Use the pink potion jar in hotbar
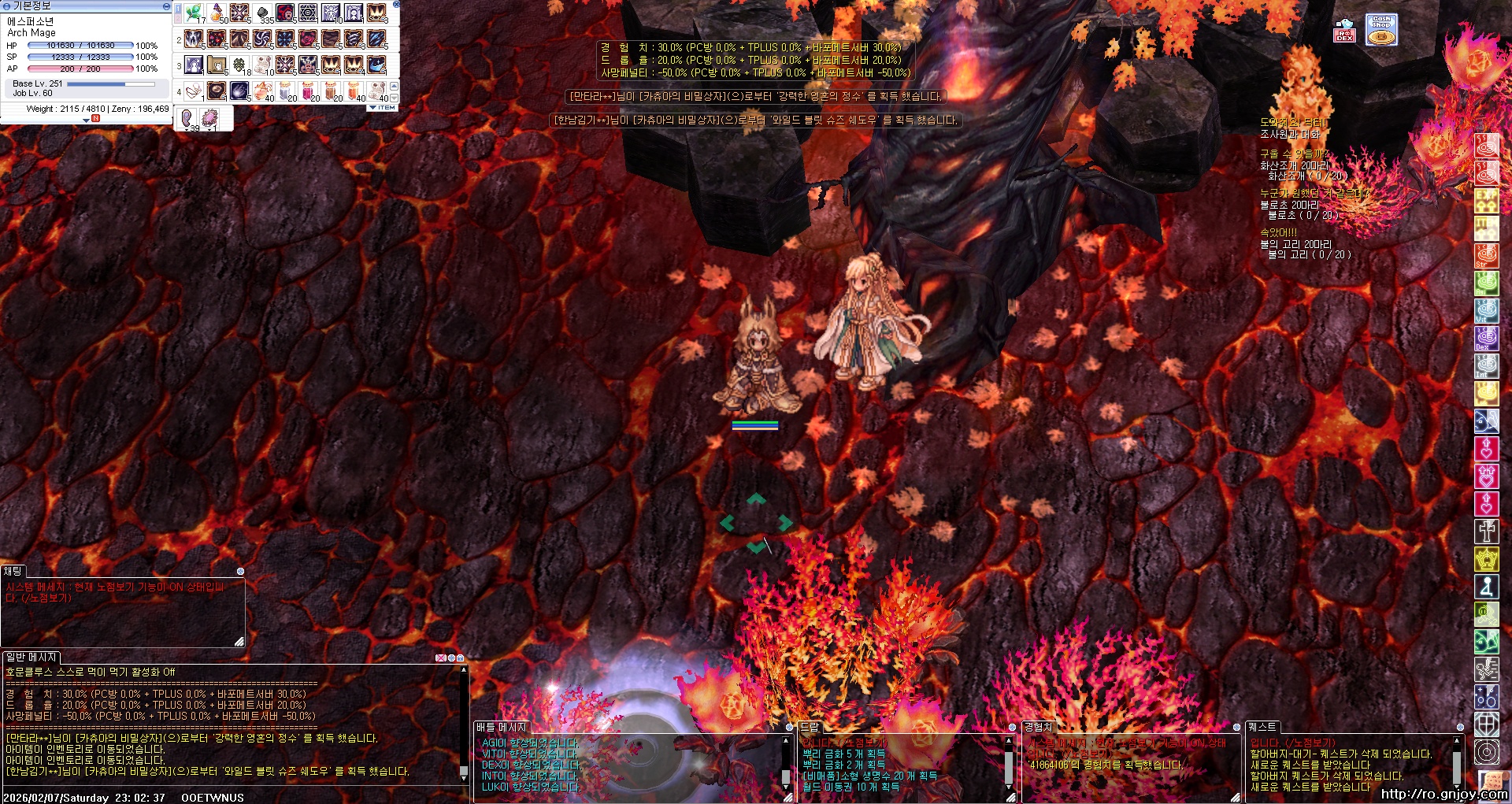 (308, 91)
